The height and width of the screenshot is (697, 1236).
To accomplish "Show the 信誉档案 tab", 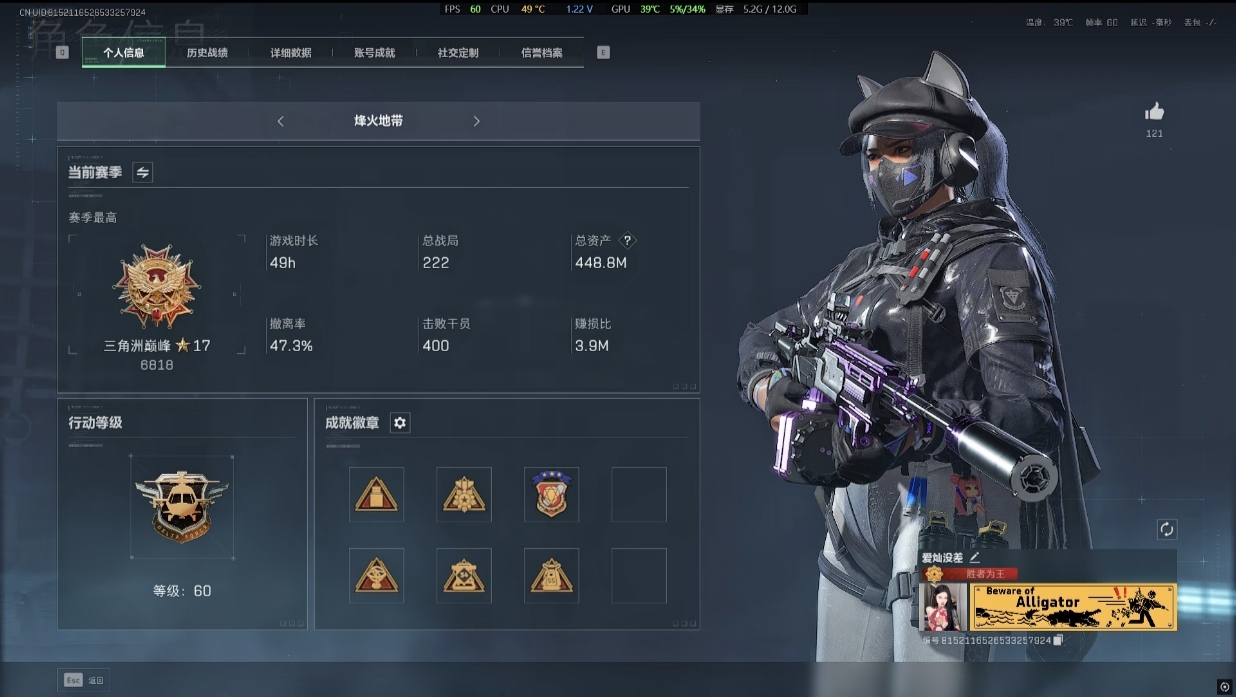I will [x=542, y=53].
